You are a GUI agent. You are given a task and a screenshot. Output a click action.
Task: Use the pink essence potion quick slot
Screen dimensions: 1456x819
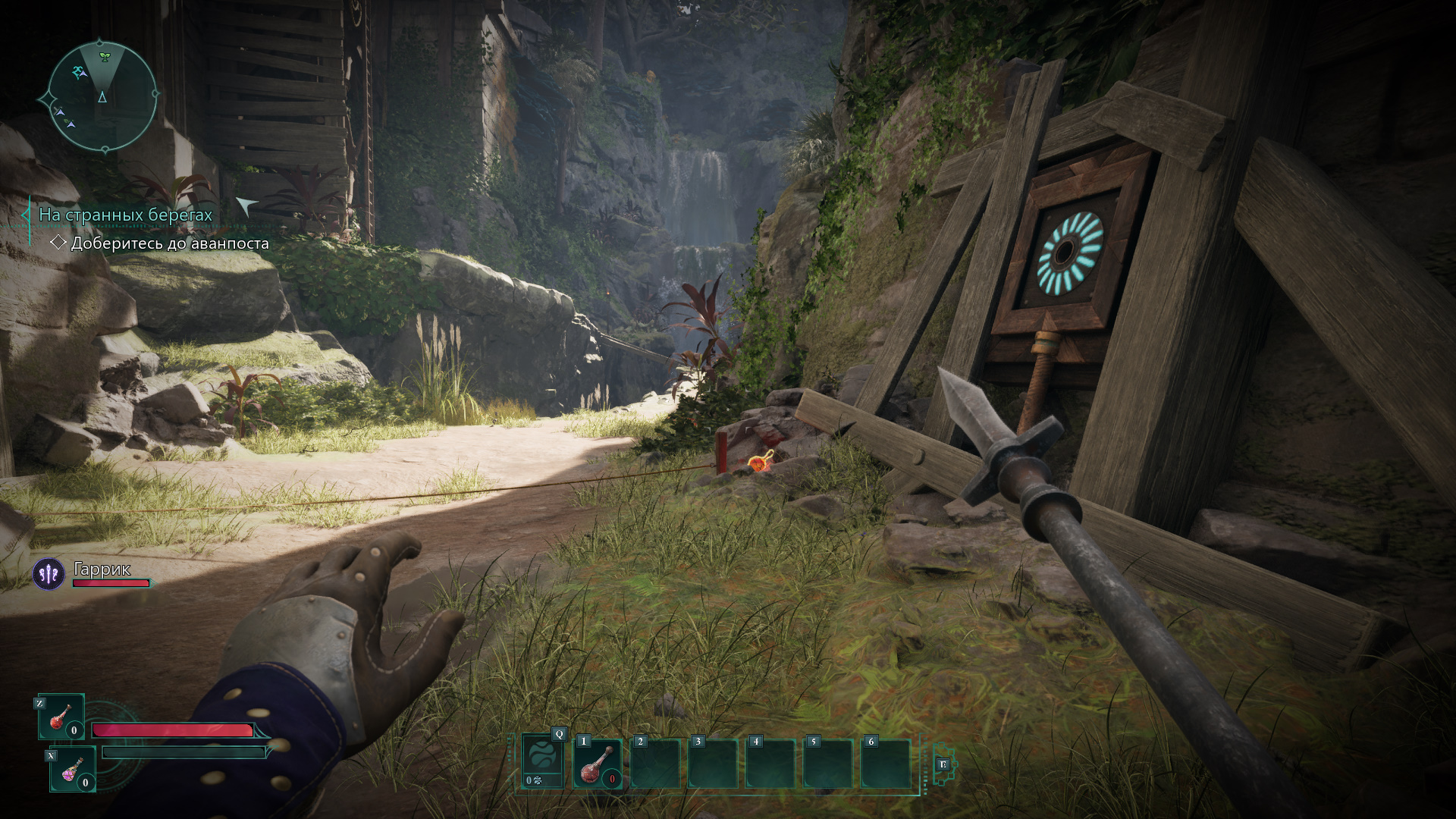[x=73, y=769]
